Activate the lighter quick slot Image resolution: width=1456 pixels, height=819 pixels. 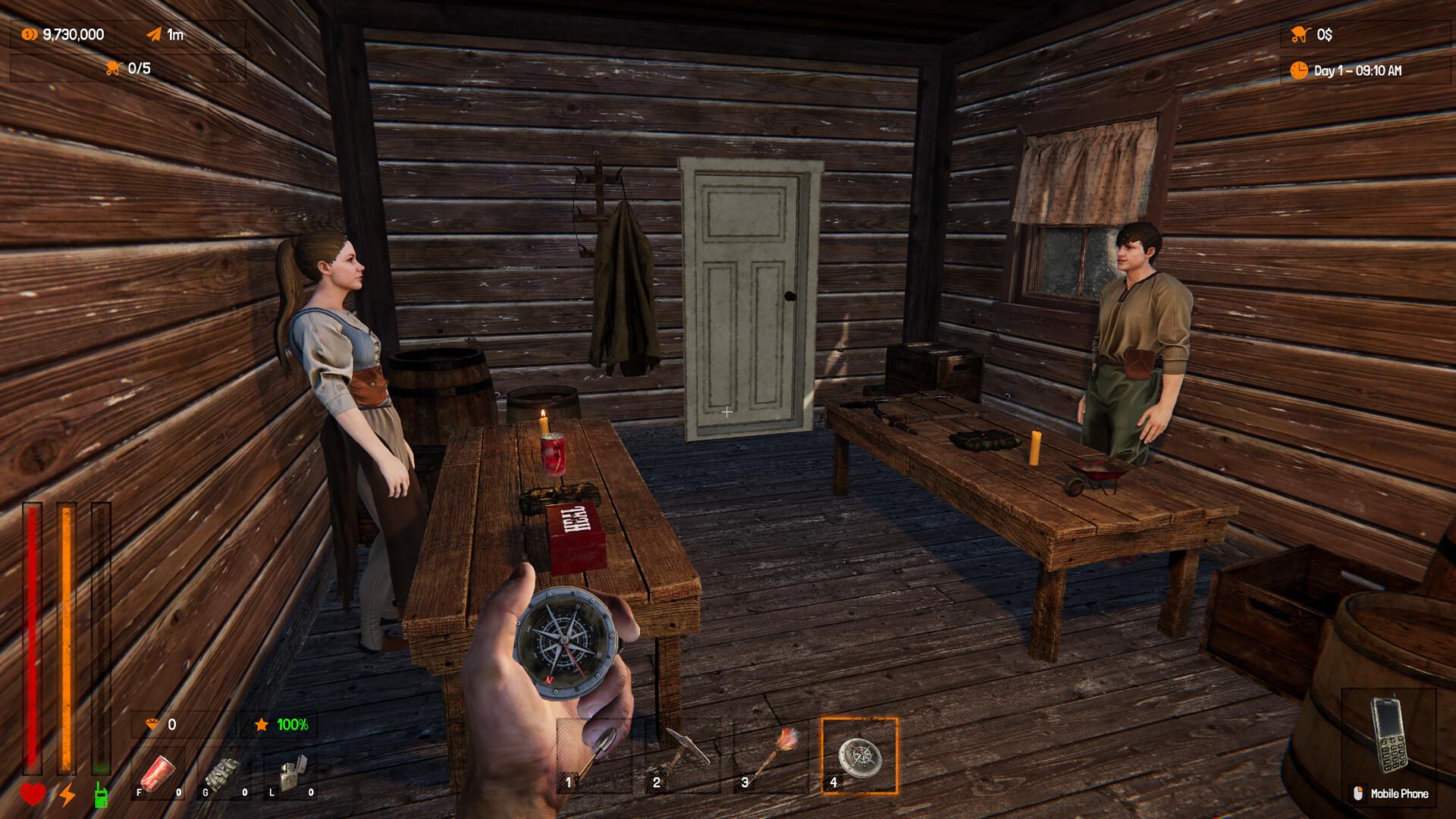click(290, 773)
